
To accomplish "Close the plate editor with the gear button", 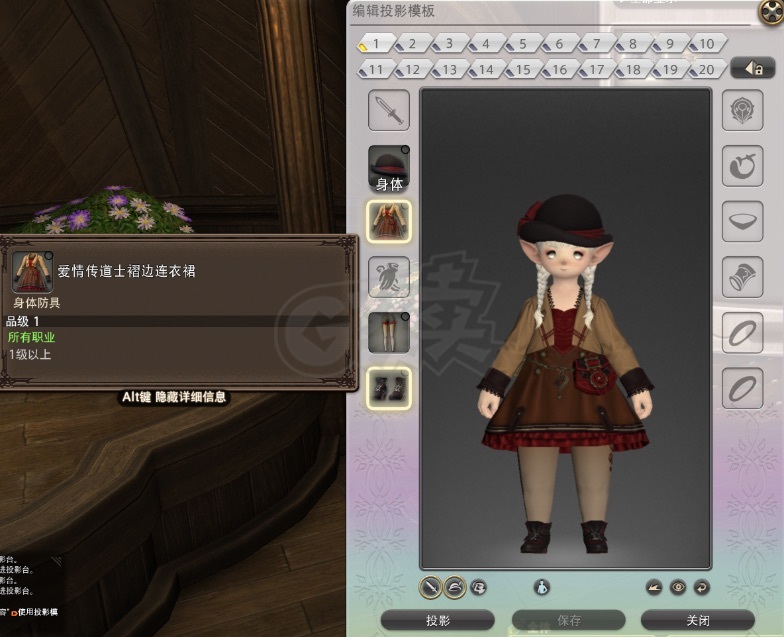I will 770,11.
